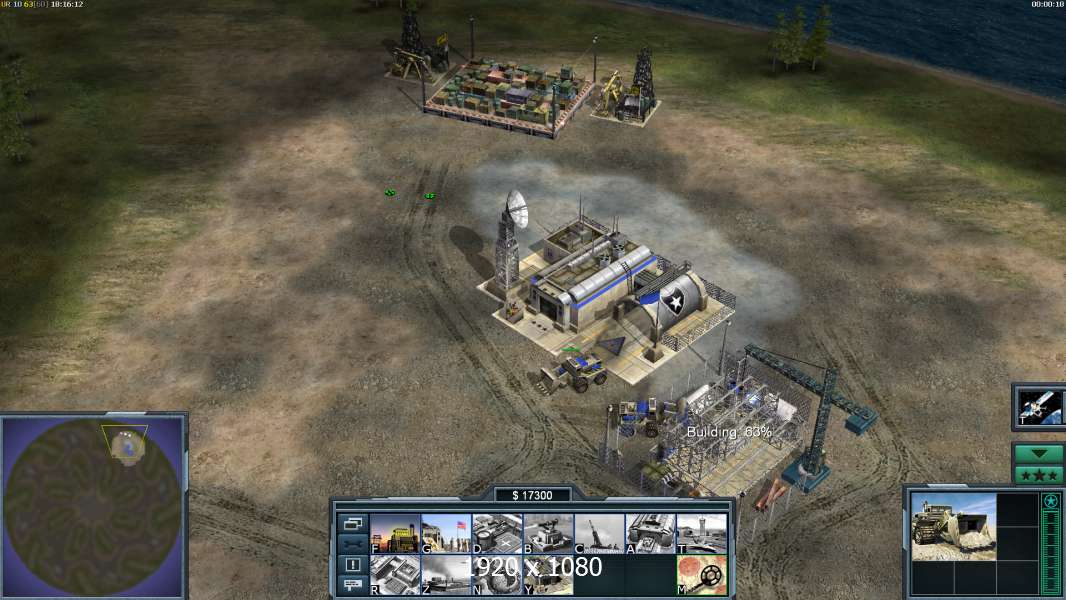Select the missile launcher build icon labeled C

[599, 533]
